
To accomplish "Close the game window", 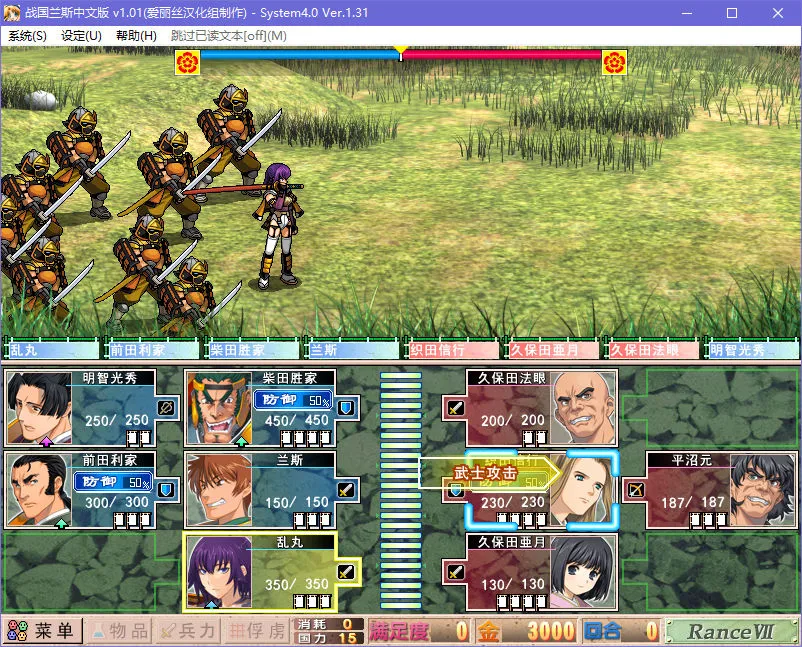I will (777, 13).
